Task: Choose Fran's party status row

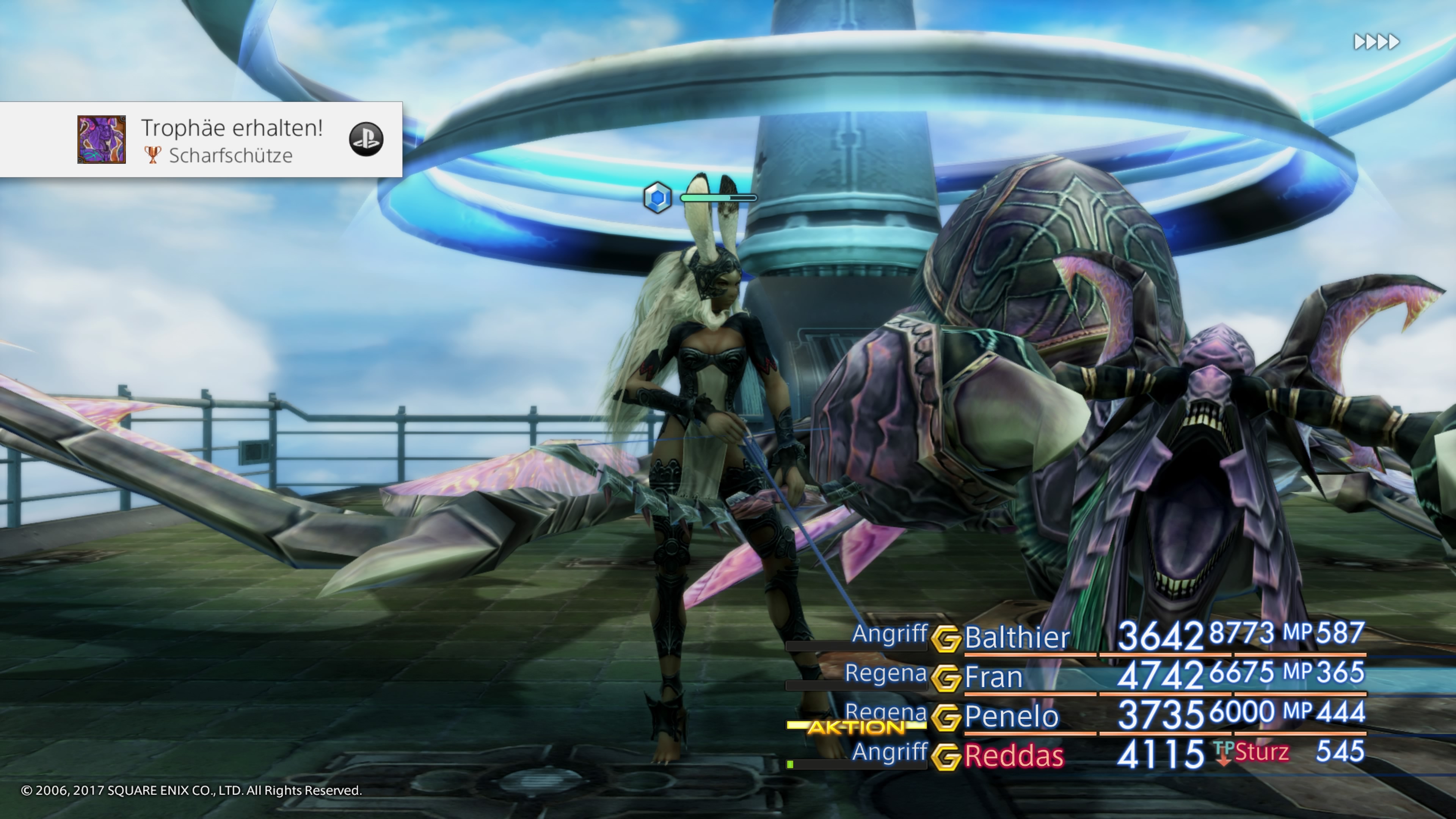Action: [994, 677]
